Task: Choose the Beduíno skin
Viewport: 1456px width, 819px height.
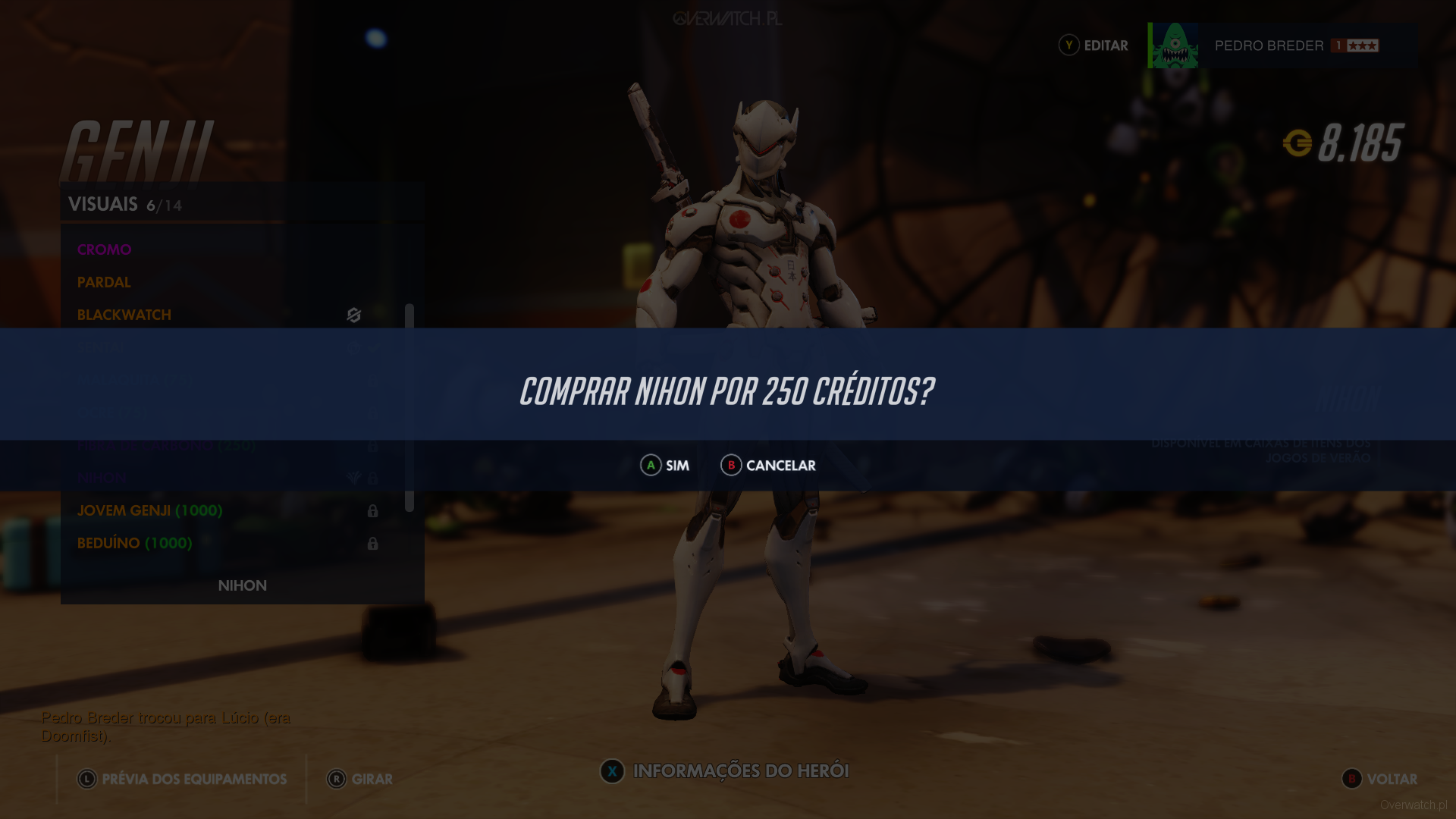Action: [x=135, y=543]
